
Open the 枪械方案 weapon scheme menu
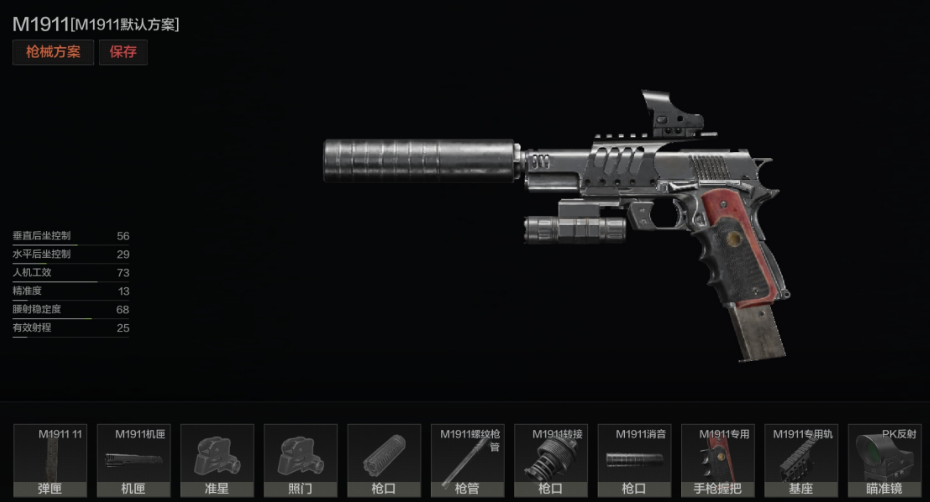coord(53,52)
